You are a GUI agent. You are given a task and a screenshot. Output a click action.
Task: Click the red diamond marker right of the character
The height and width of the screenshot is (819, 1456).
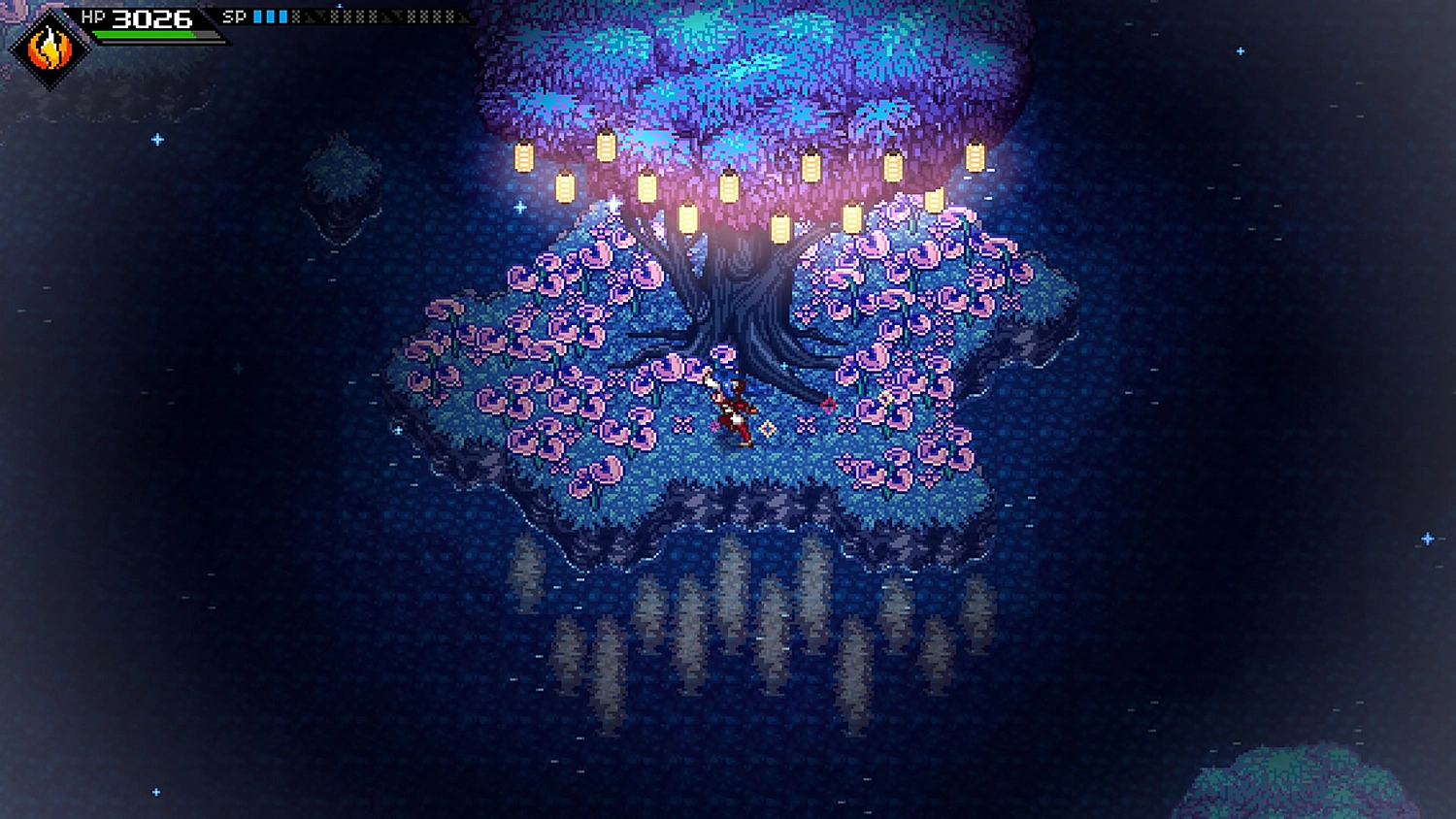(829, 406)
